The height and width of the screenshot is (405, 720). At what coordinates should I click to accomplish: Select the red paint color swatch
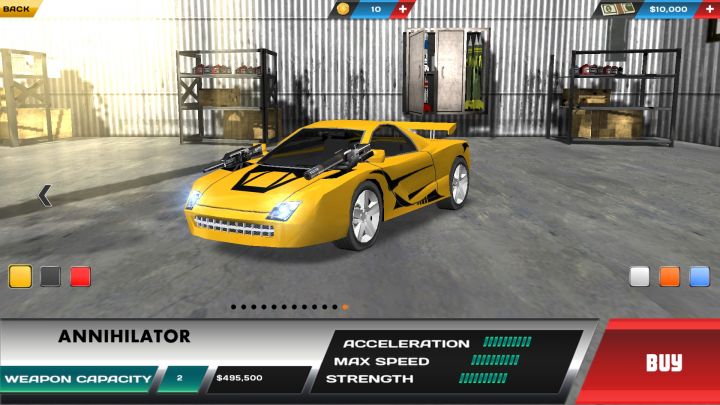[x=81, y=277]
